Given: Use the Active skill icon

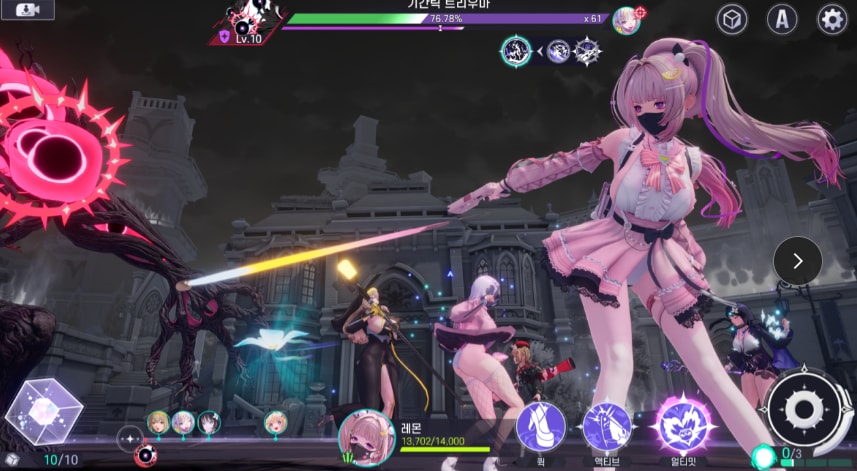Looking at the screenshot, I should click(x=607, y=426).
